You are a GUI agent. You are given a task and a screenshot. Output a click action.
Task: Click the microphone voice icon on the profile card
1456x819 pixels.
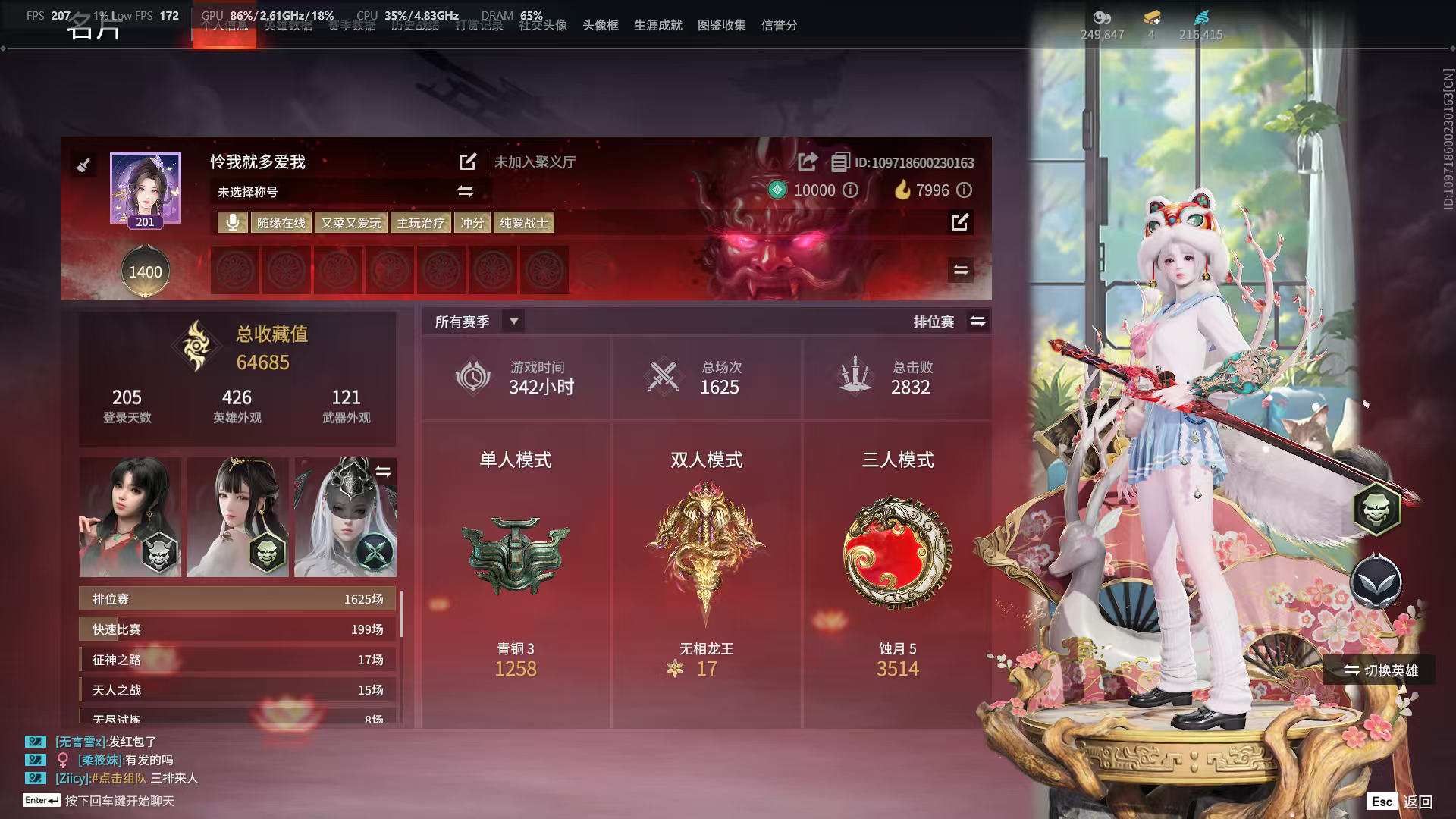(x=233, y=222)
